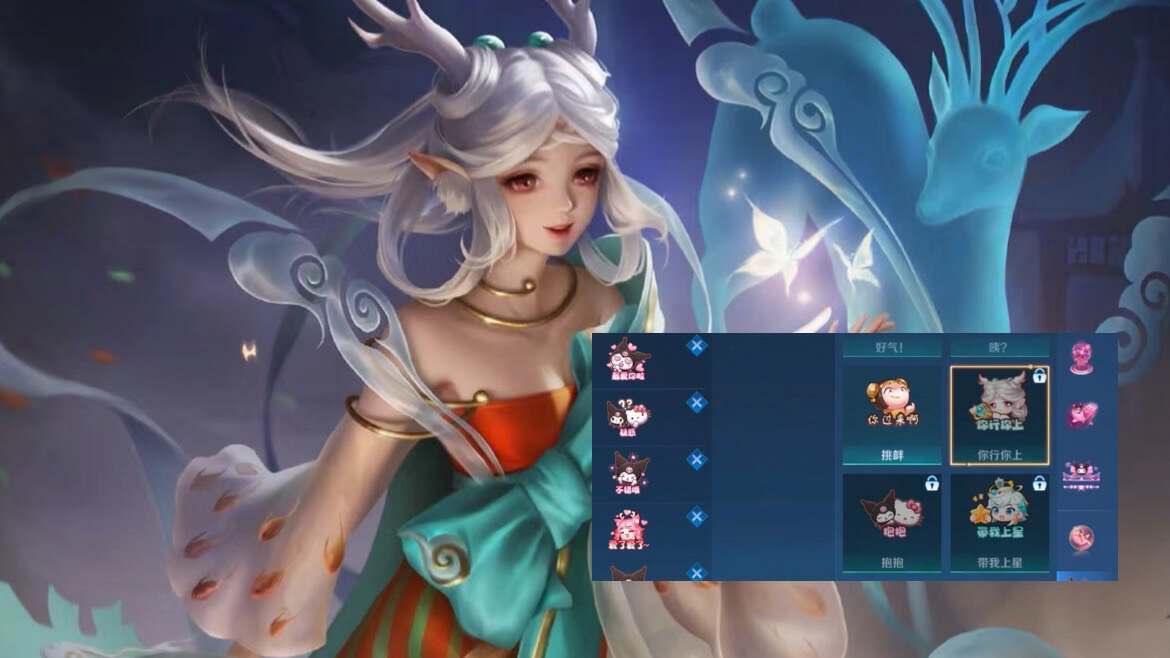Choose the 你行你上 emote sticker
This screenshot has width=1170, height=658.
(x=999, y=414)
